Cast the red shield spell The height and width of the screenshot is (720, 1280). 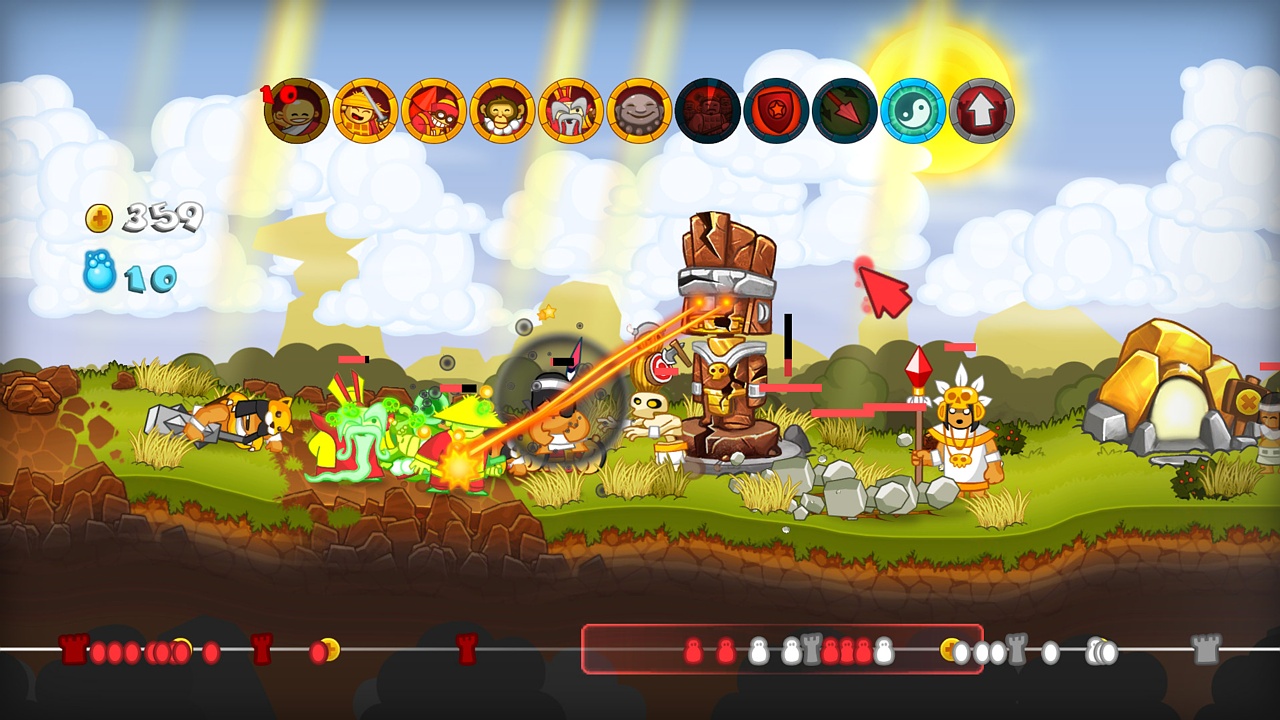(x=778, y=110)
